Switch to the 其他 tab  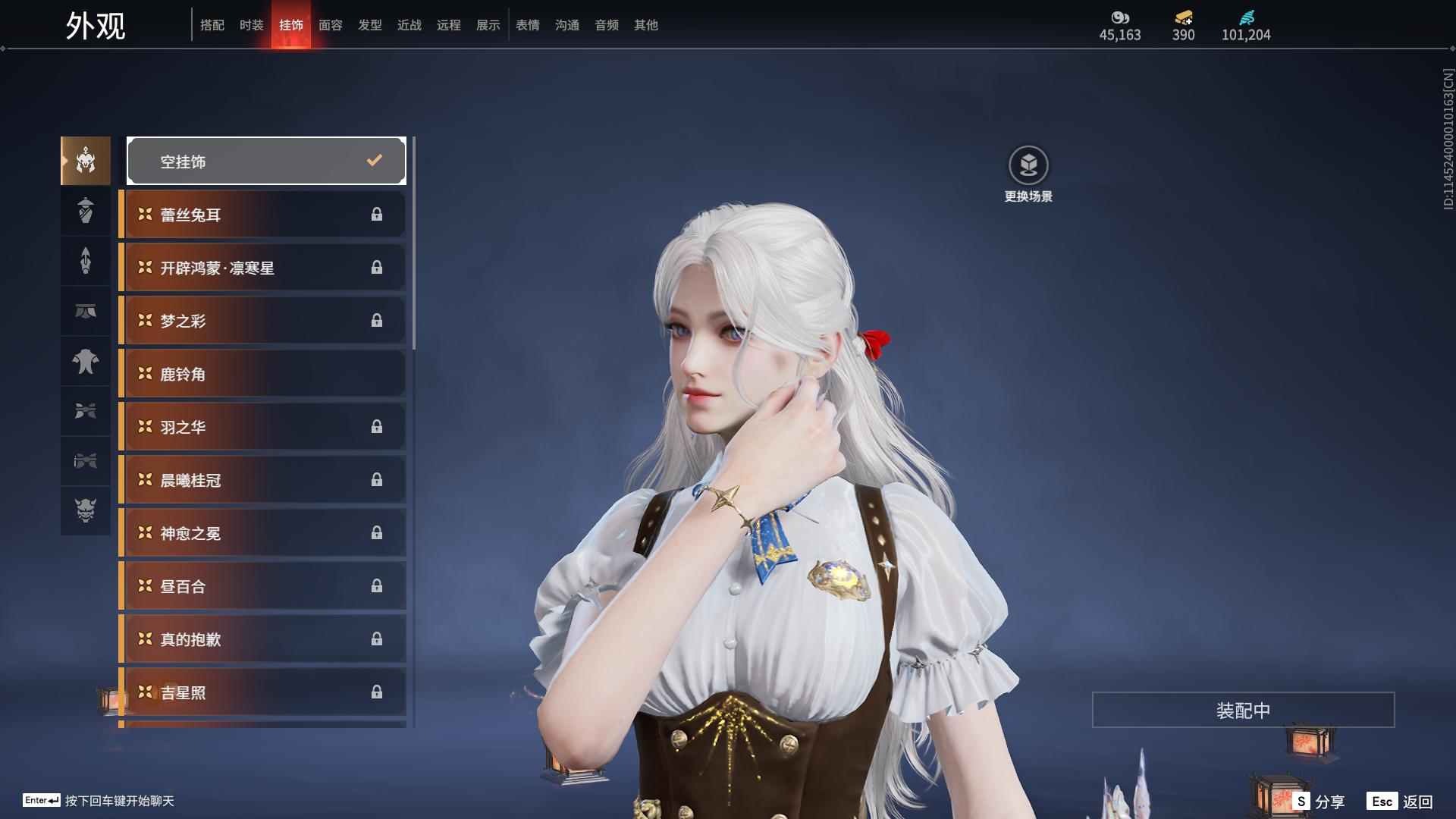point(646,25)
